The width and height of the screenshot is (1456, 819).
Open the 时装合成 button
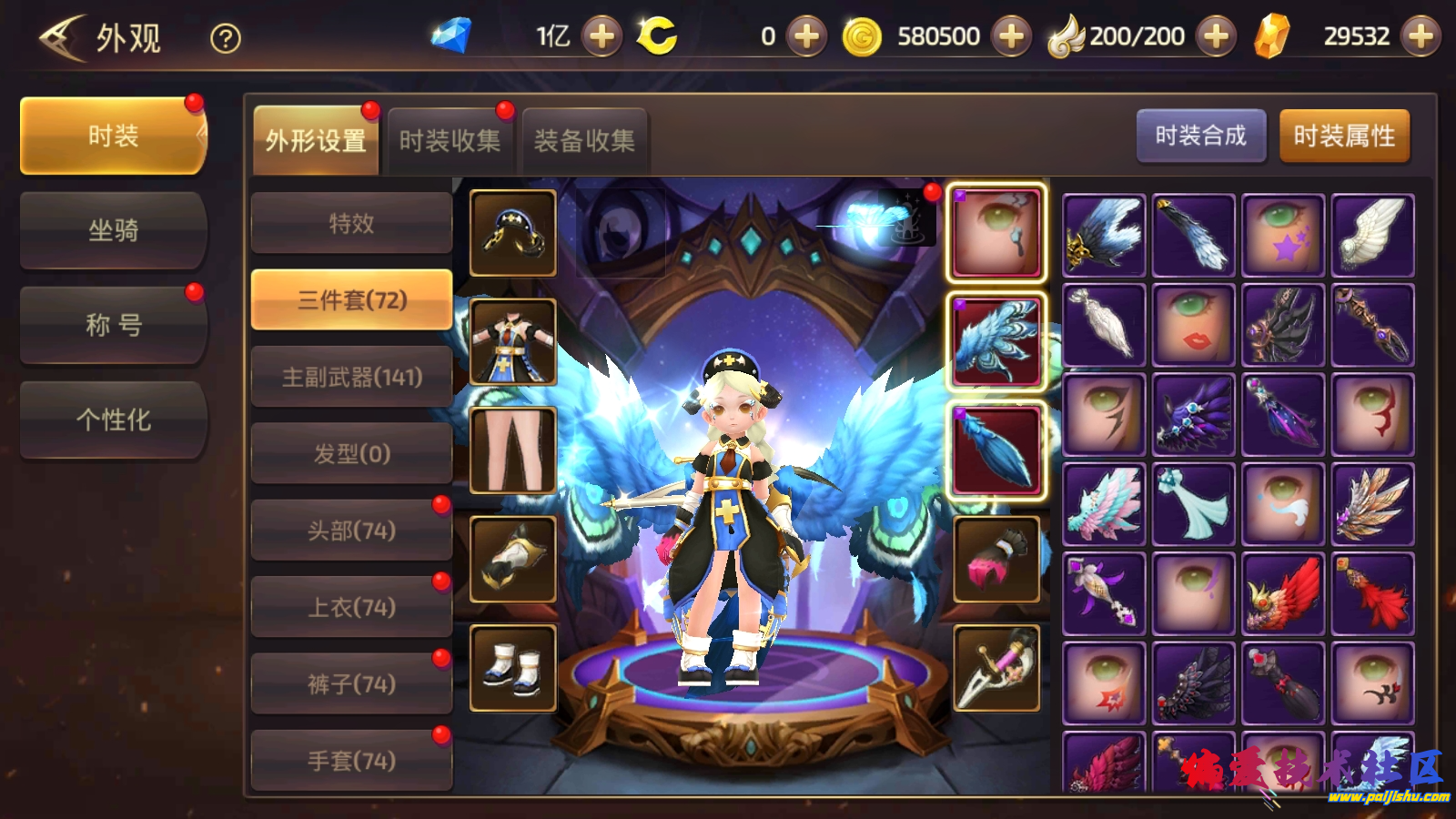pyautogui.click(x=1200, y=136)
